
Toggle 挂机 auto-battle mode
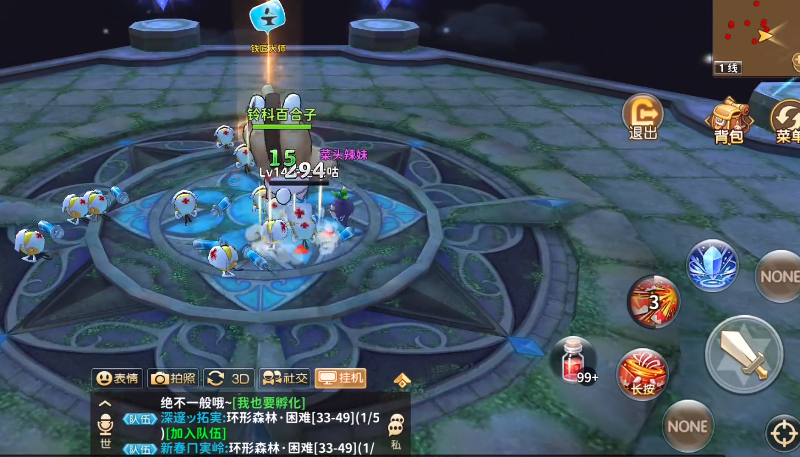point(340,378)
